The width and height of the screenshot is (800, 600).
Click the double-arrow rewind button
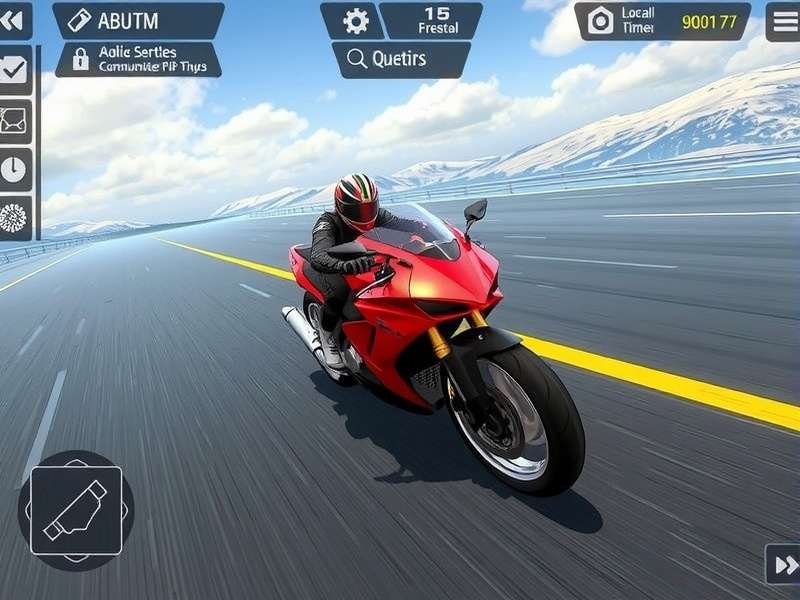[x=14, y=20]
